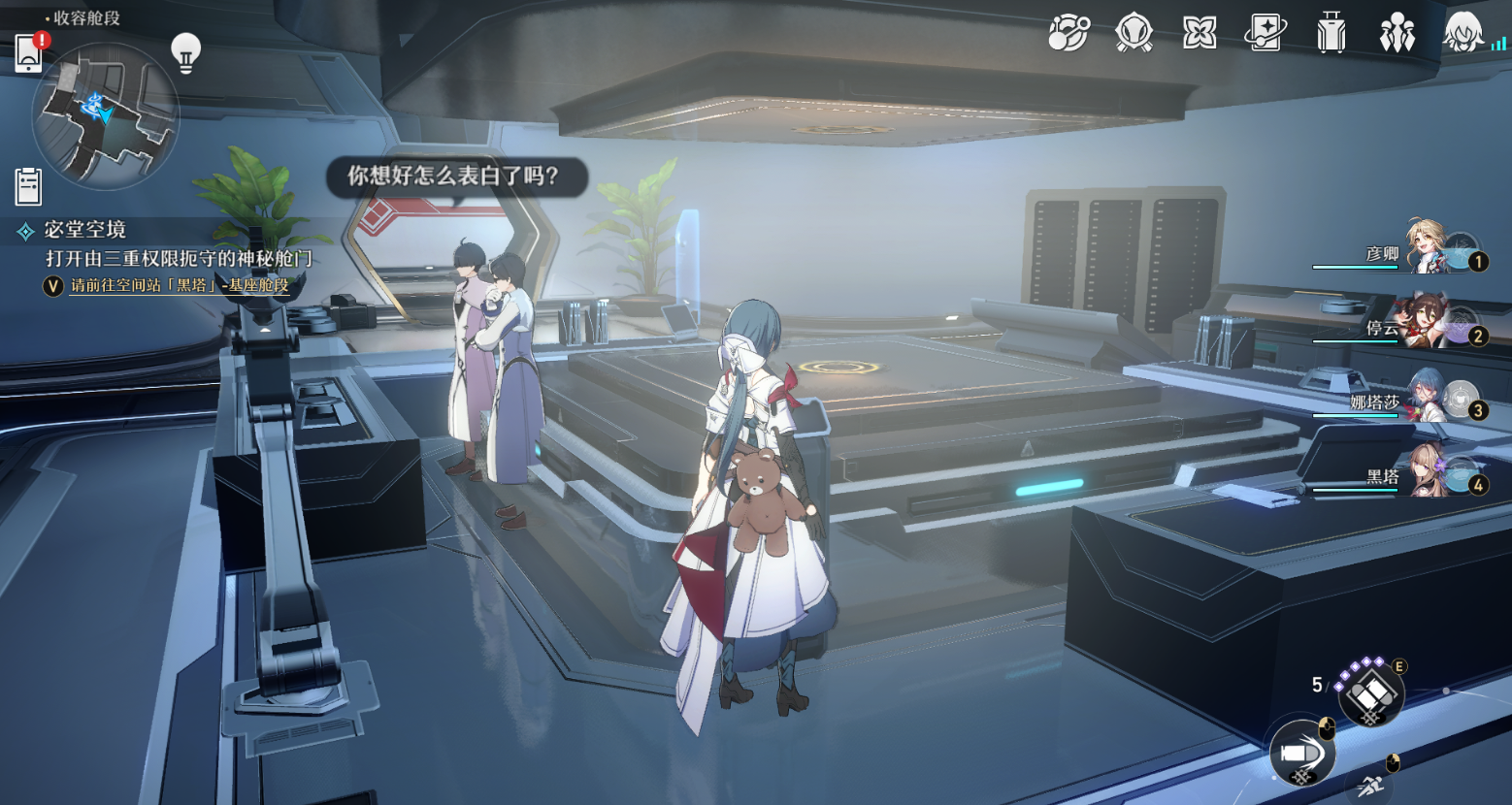
Task: Open the guide book with star icon
Action: 1265,34
